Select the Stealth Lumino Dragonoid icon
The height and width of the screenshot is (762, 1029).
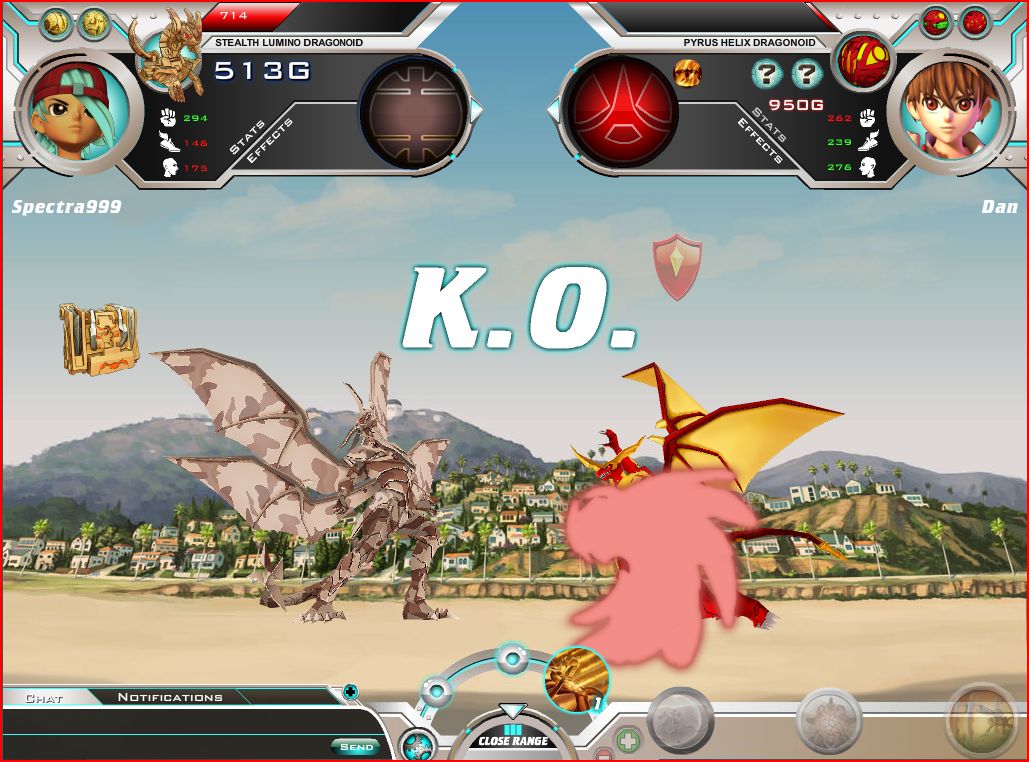coord(172,50)
